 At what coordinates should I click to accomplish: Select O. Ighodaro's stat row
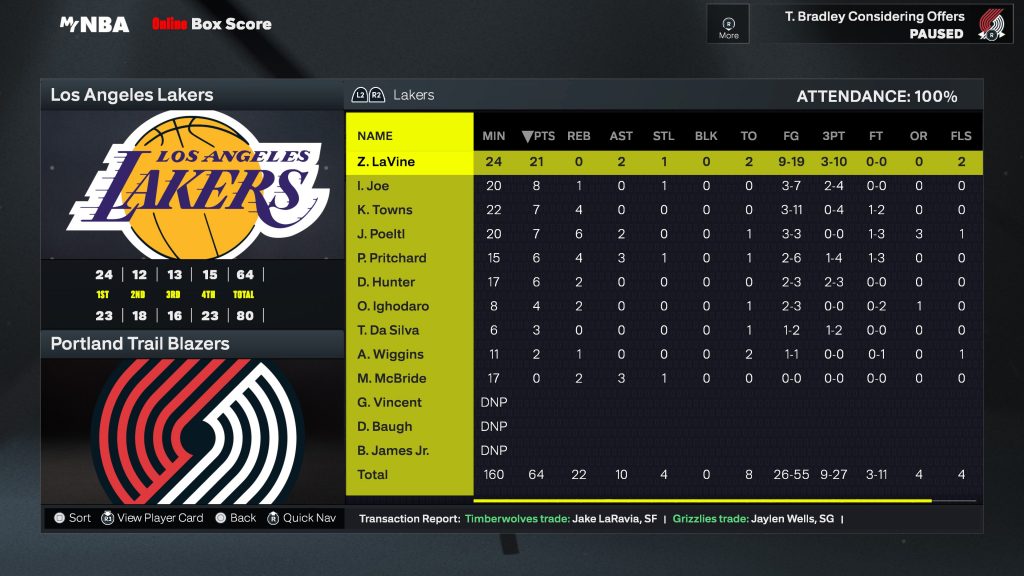tap(393, 306)
